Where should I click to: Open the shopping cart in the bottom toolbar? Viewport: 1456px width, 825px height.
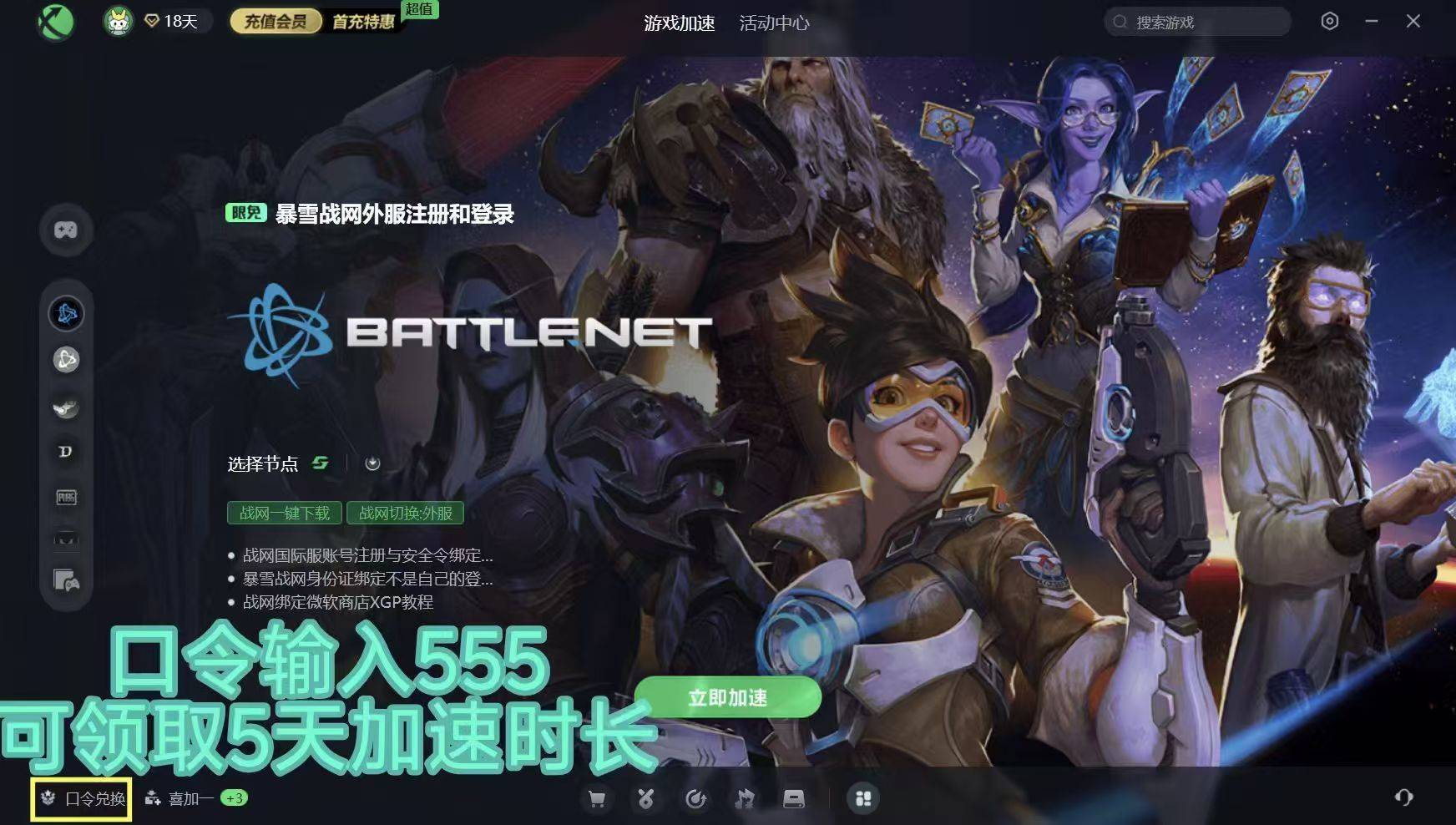click(x=597, y=799)
